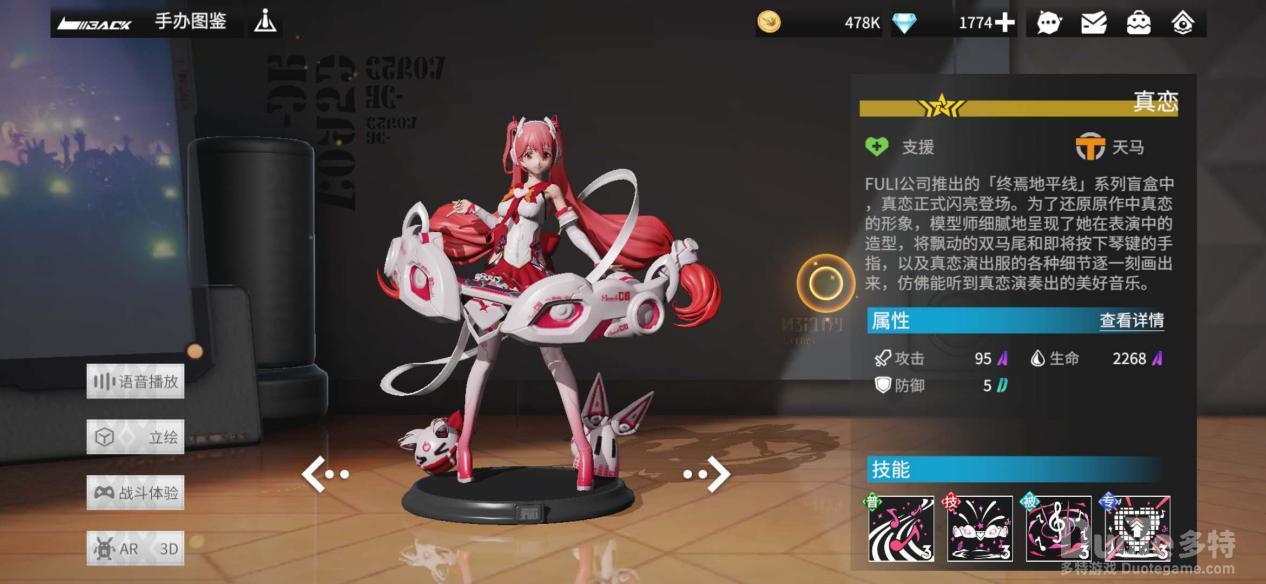
Task: Select the active skill with cat-eared mask
Action: (979, 529)
